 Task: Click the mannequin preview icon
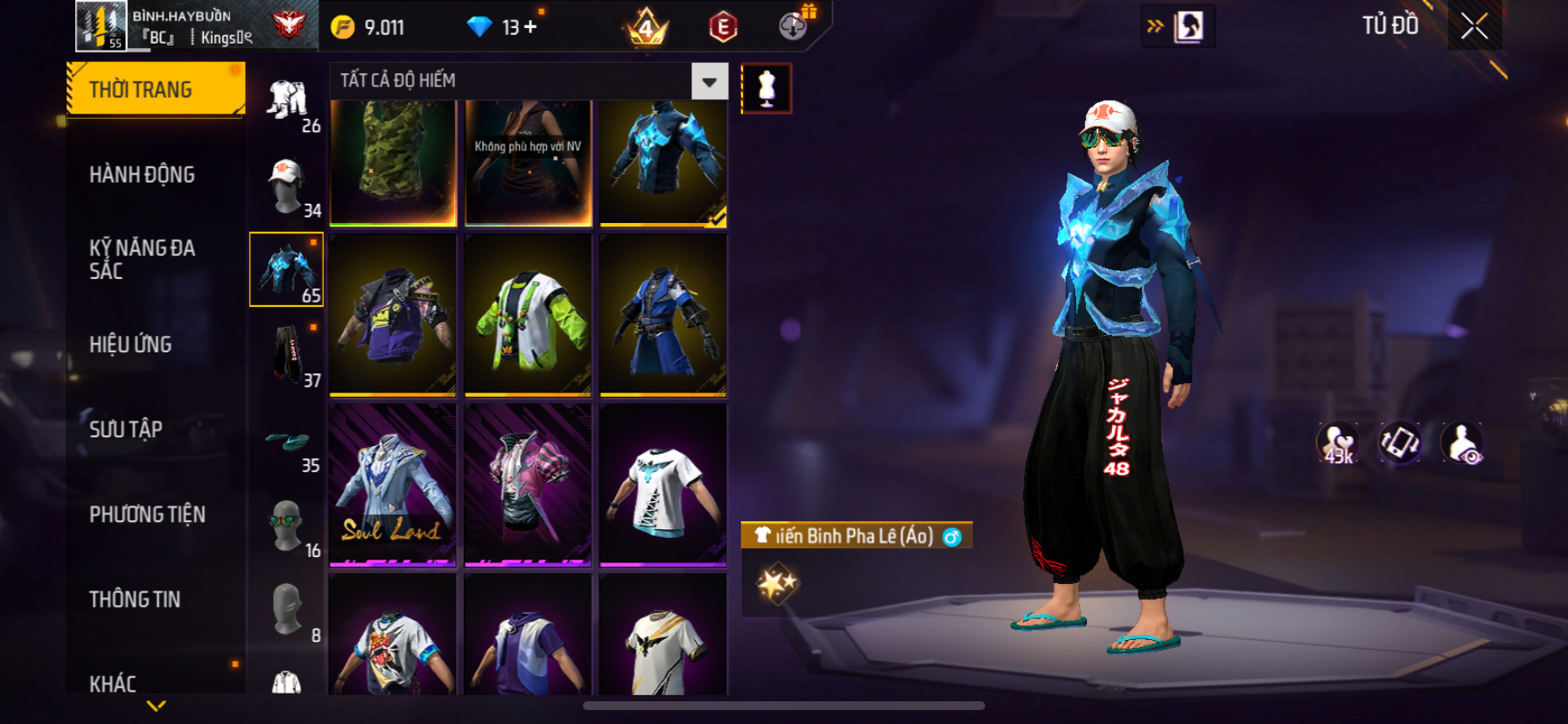point(766,88)
